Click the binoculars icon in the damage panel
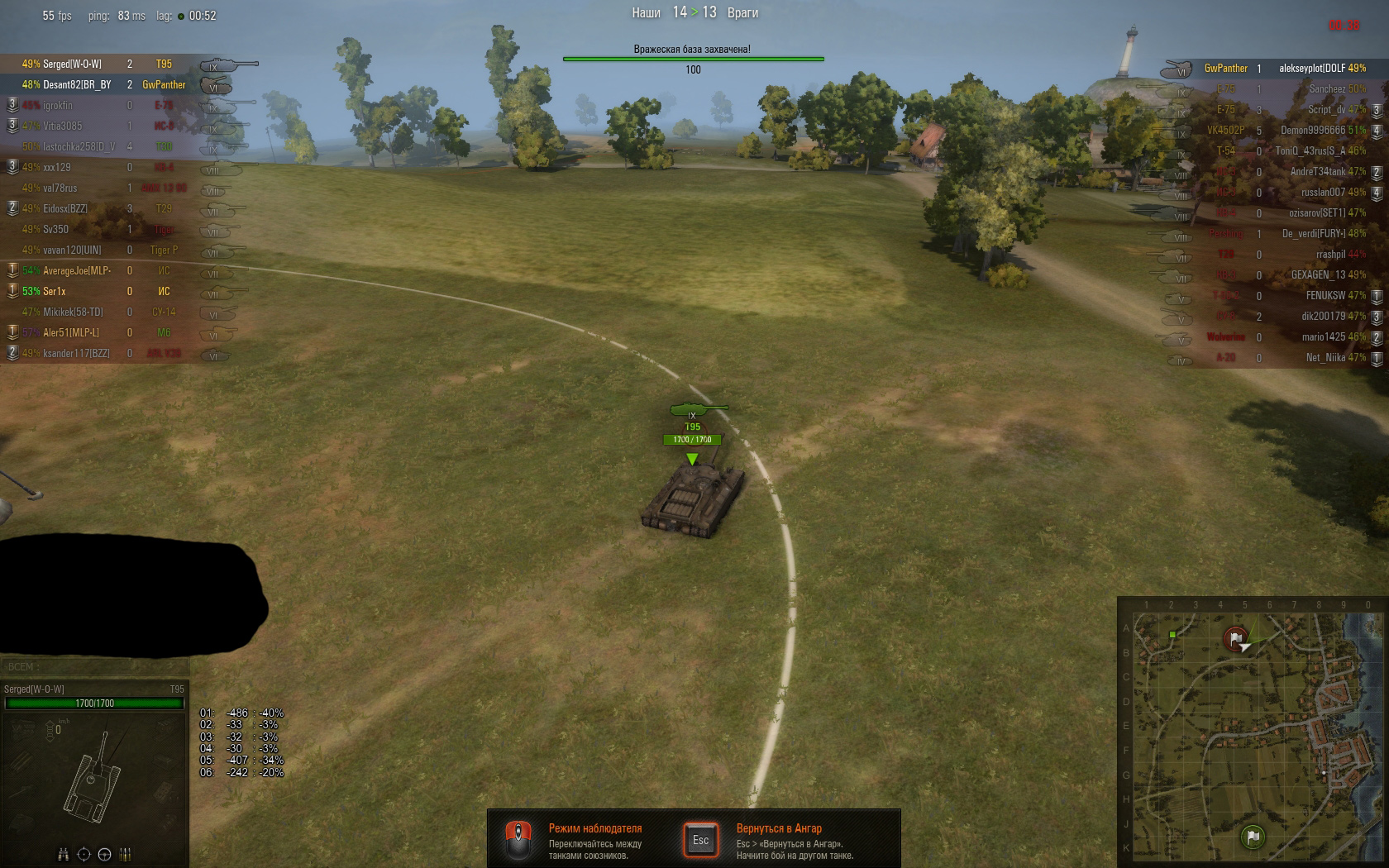This screenshot has width=1389, height=868. tap(63, 854)
